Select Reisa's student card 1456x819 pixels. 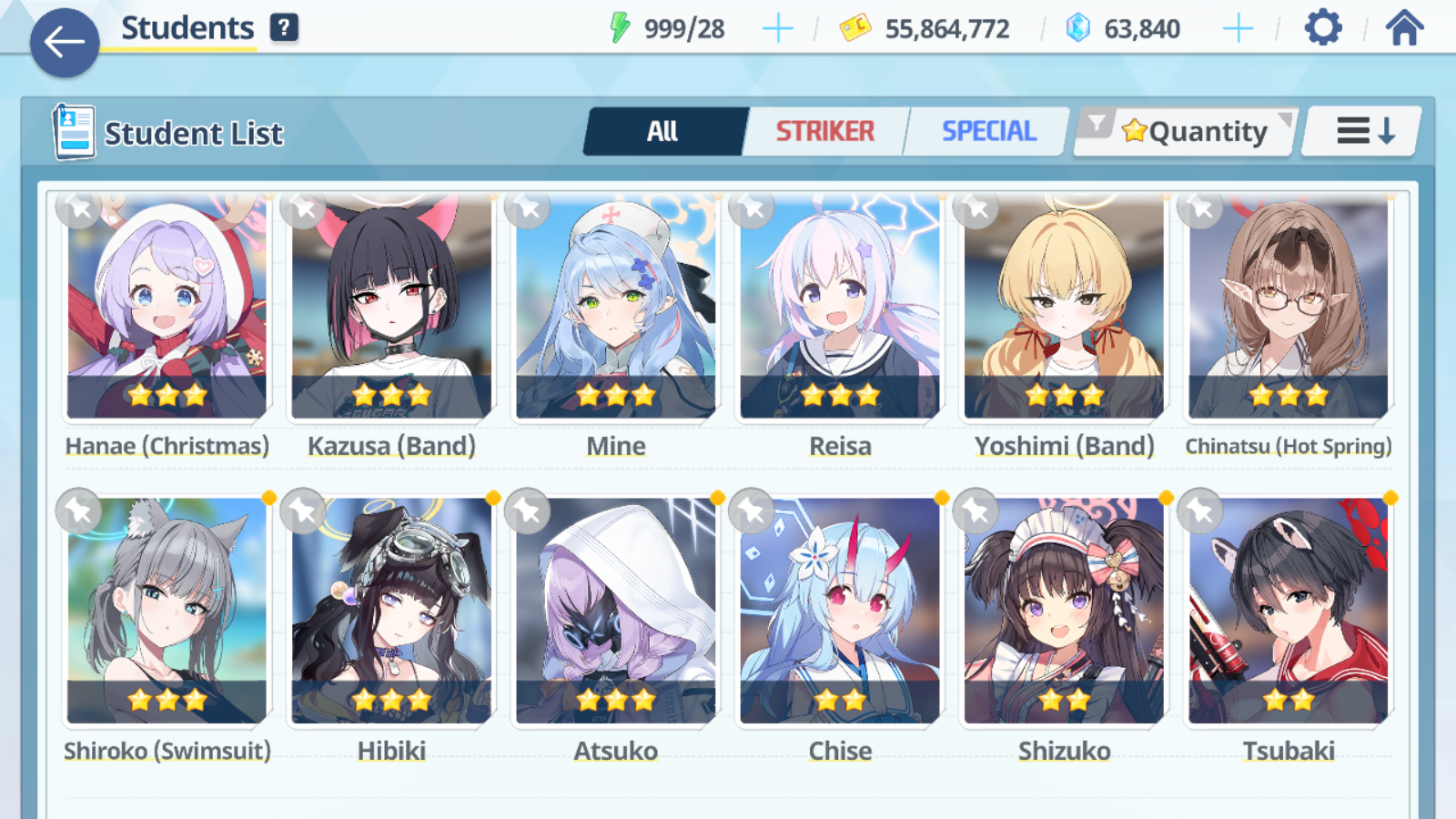point(840,309)
